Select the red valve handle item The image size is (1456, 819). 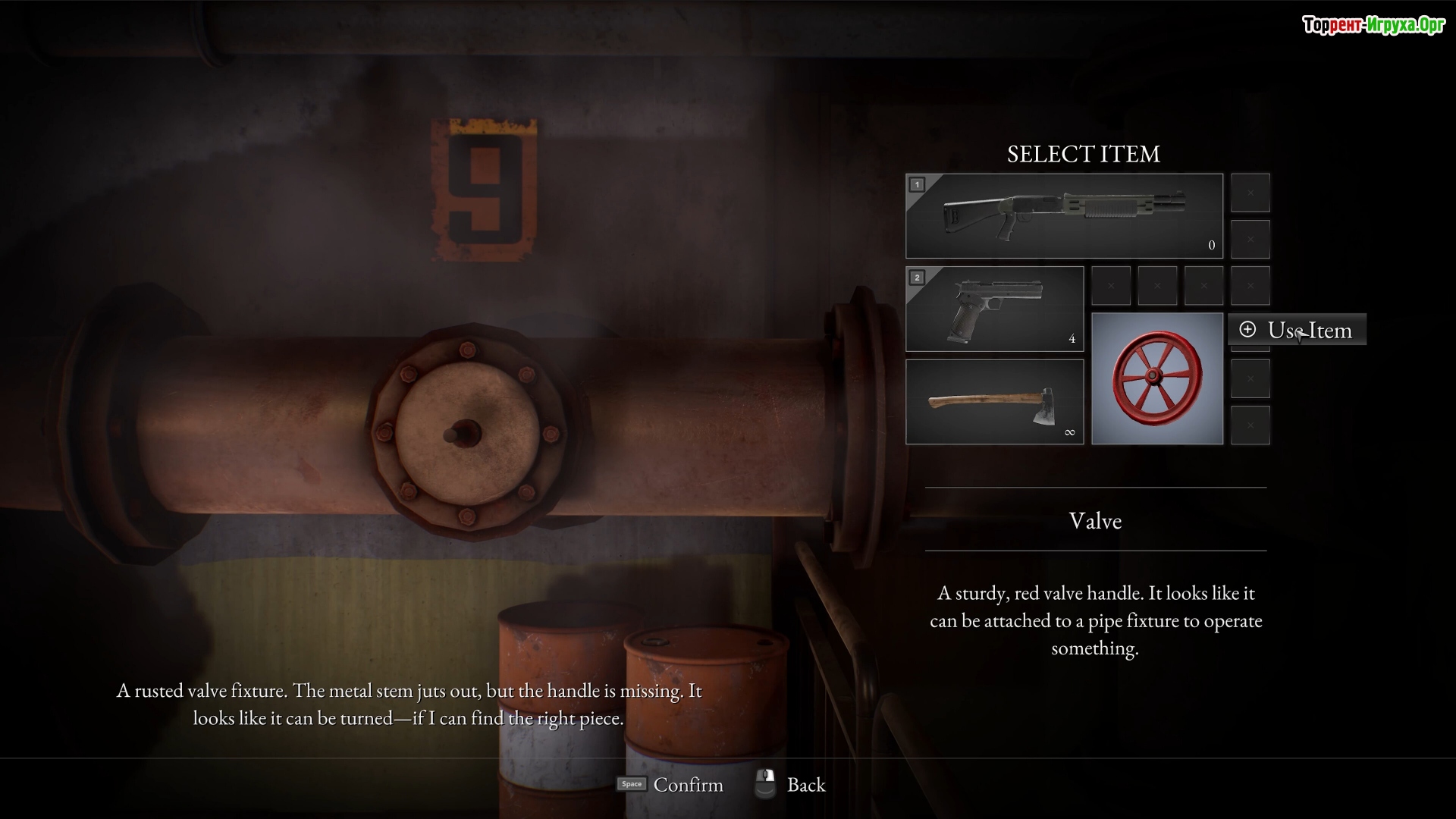tap(1156, 378)
